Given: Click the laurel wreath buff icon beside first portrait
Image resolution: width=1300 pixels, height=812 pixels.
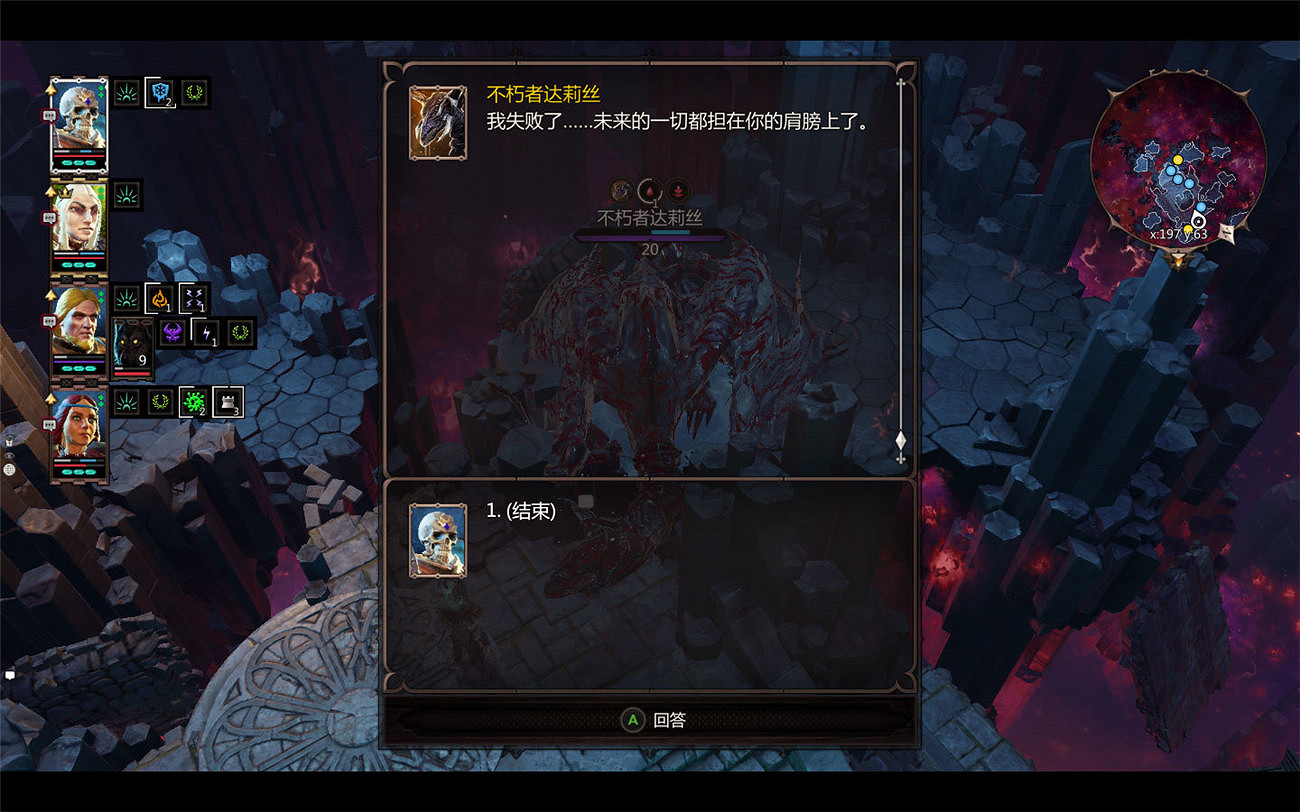Looking at the screenshot, I should click(x=193, y=93).
